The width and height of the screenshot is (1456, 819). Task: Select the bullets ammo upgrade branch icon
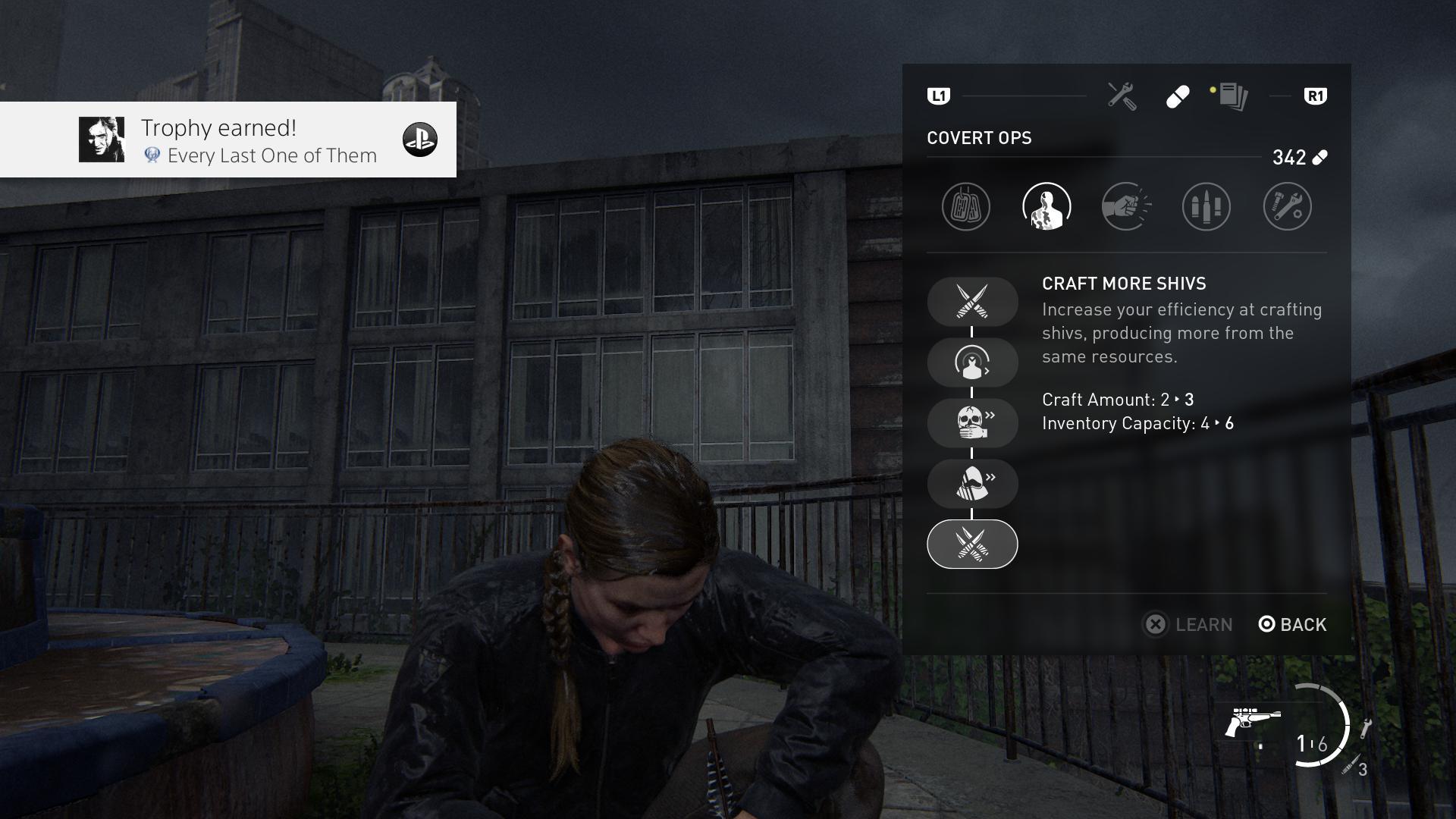coord(1206,206)
